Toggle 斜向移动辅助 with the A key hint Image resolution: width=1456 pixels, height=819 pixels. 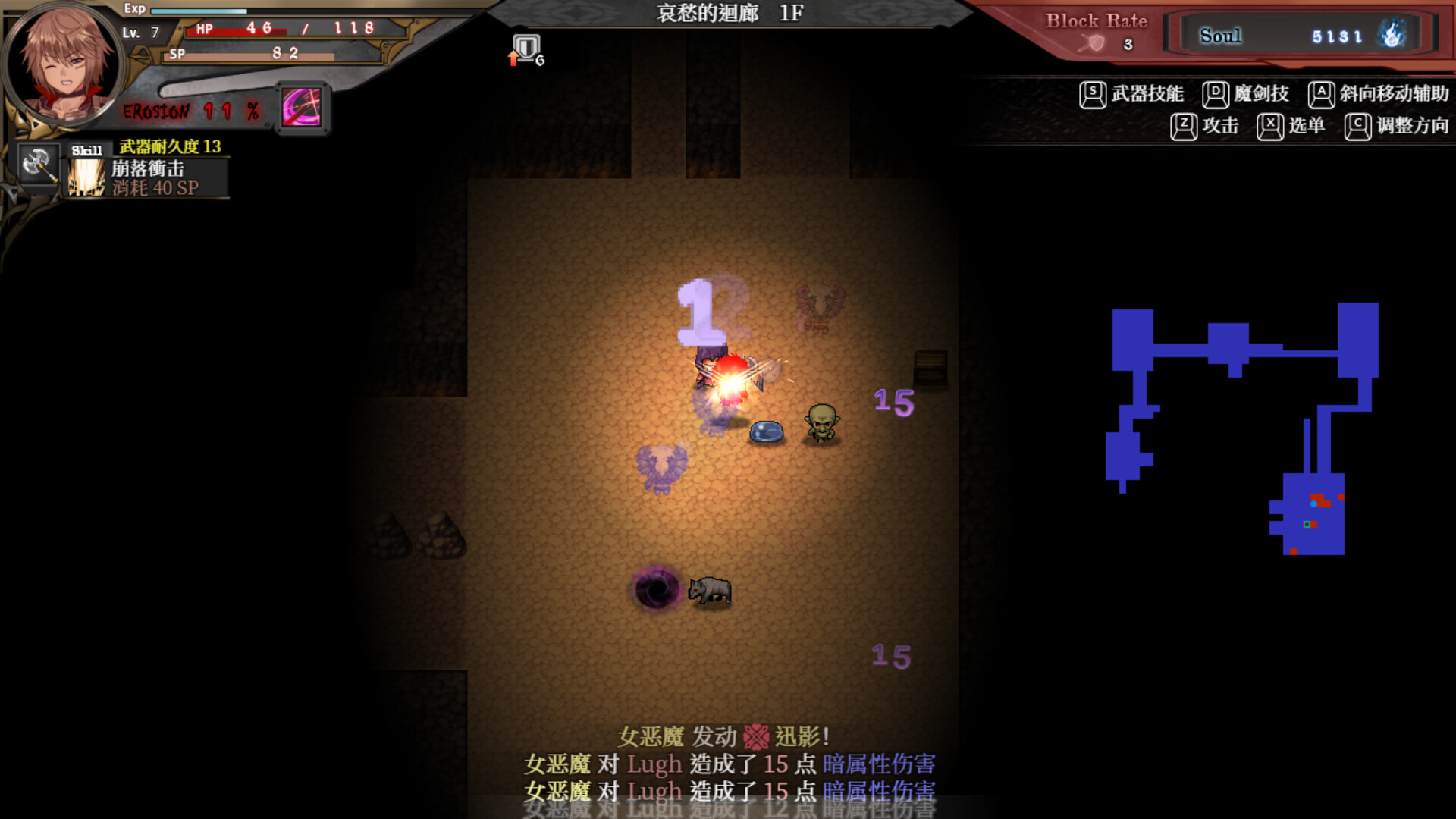pos(1323,93)
